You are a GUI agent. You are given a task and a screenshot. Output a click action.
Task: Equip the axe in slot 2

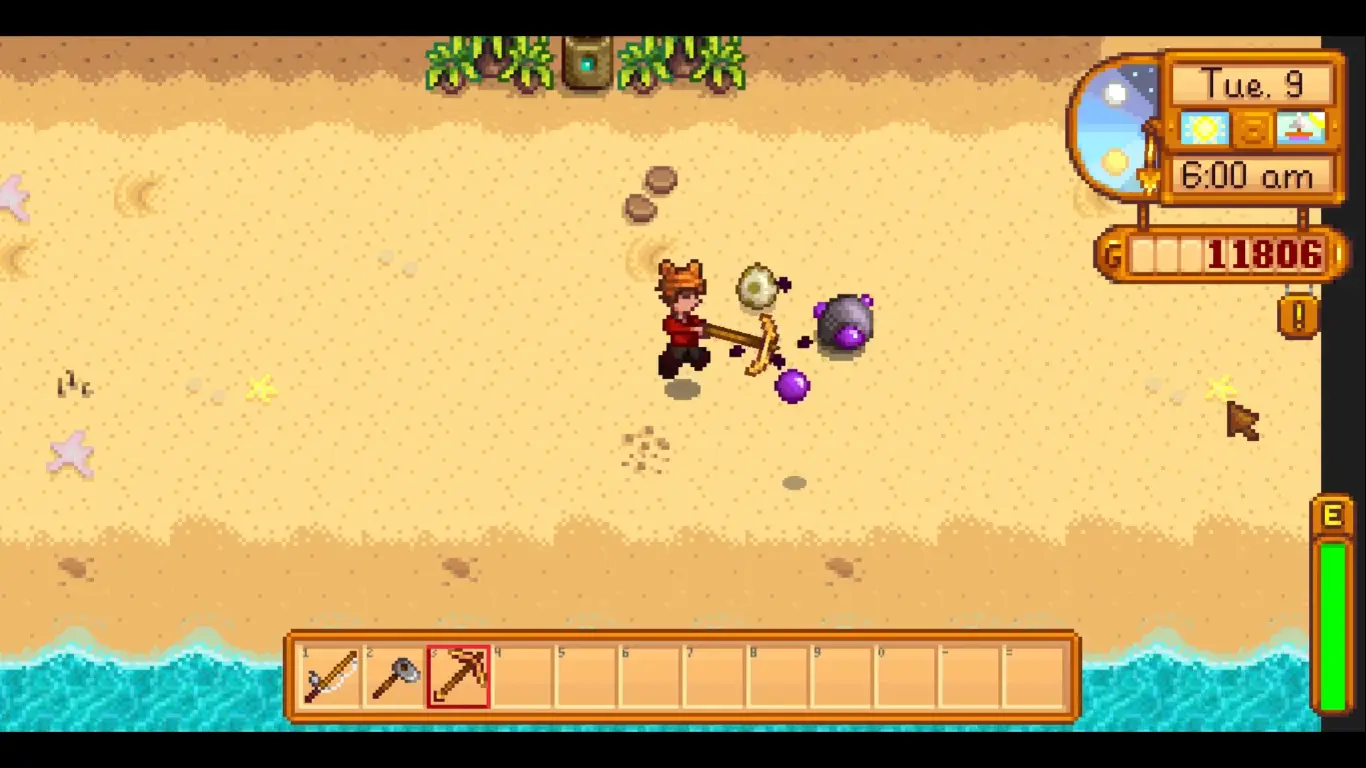pos(394,677)
